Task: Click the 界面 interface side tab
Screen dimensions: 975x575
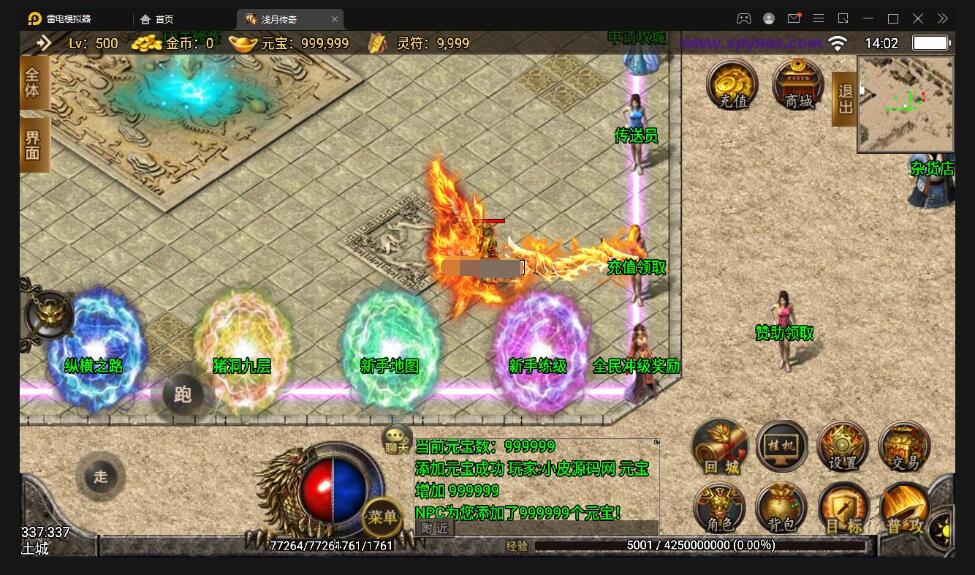Action: (33, 145)
